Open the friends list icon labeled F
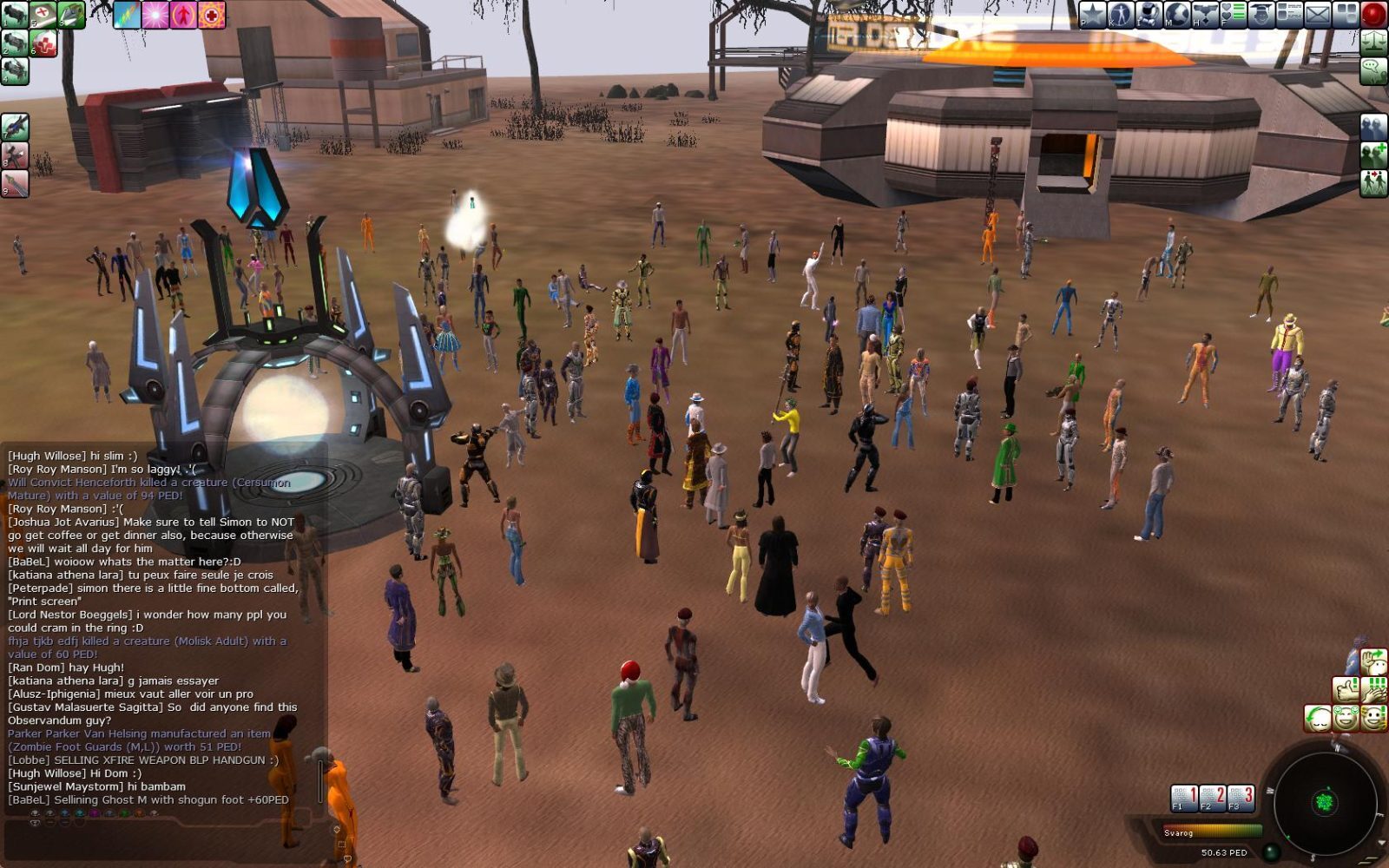The width and height of the screenshot is (1389, 868). pyautogui.click(x=1233, y=13)
